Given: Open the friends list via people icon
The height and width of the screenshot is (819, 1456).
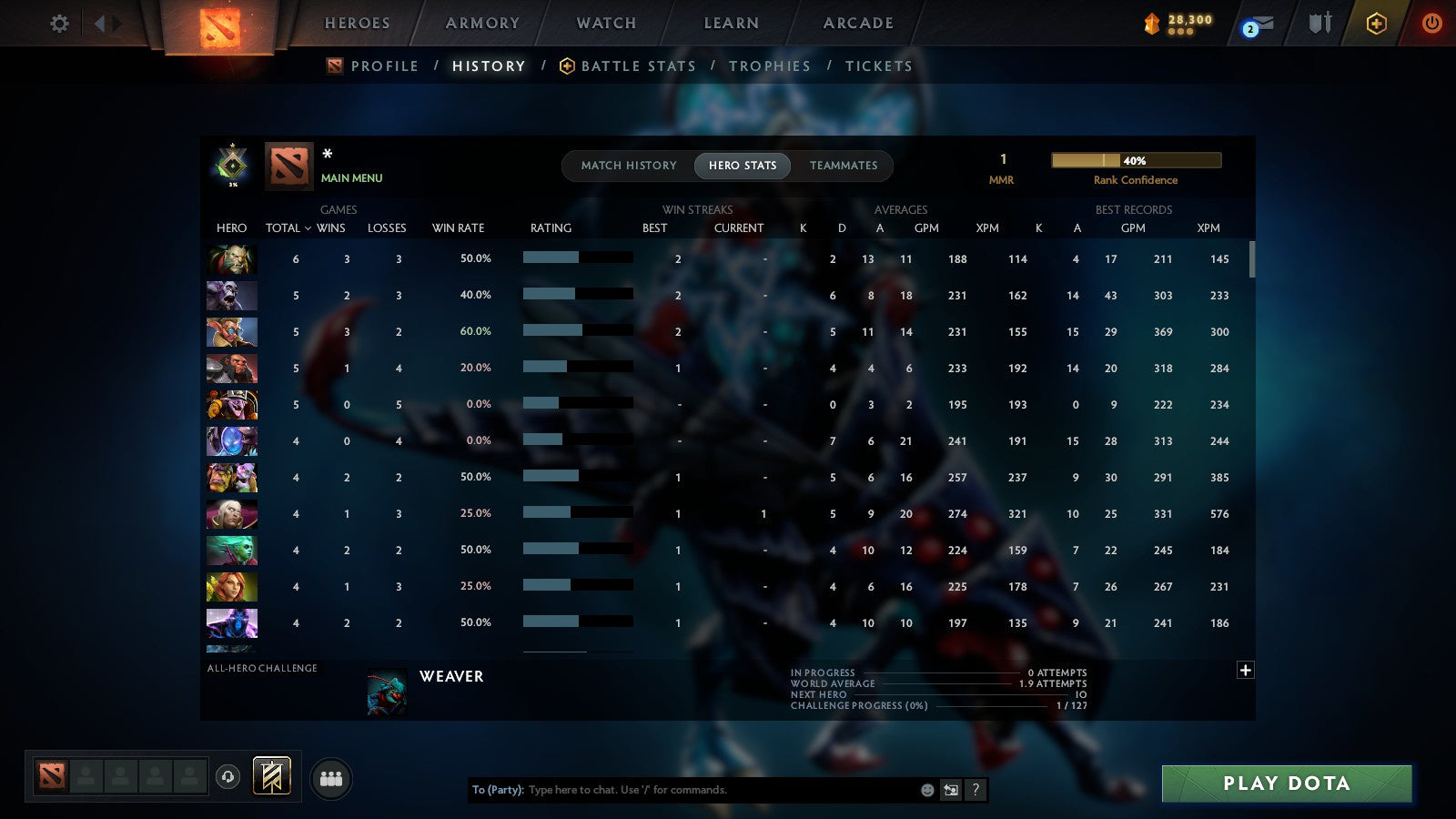Looking at the screenshot, I should (329, 778).
